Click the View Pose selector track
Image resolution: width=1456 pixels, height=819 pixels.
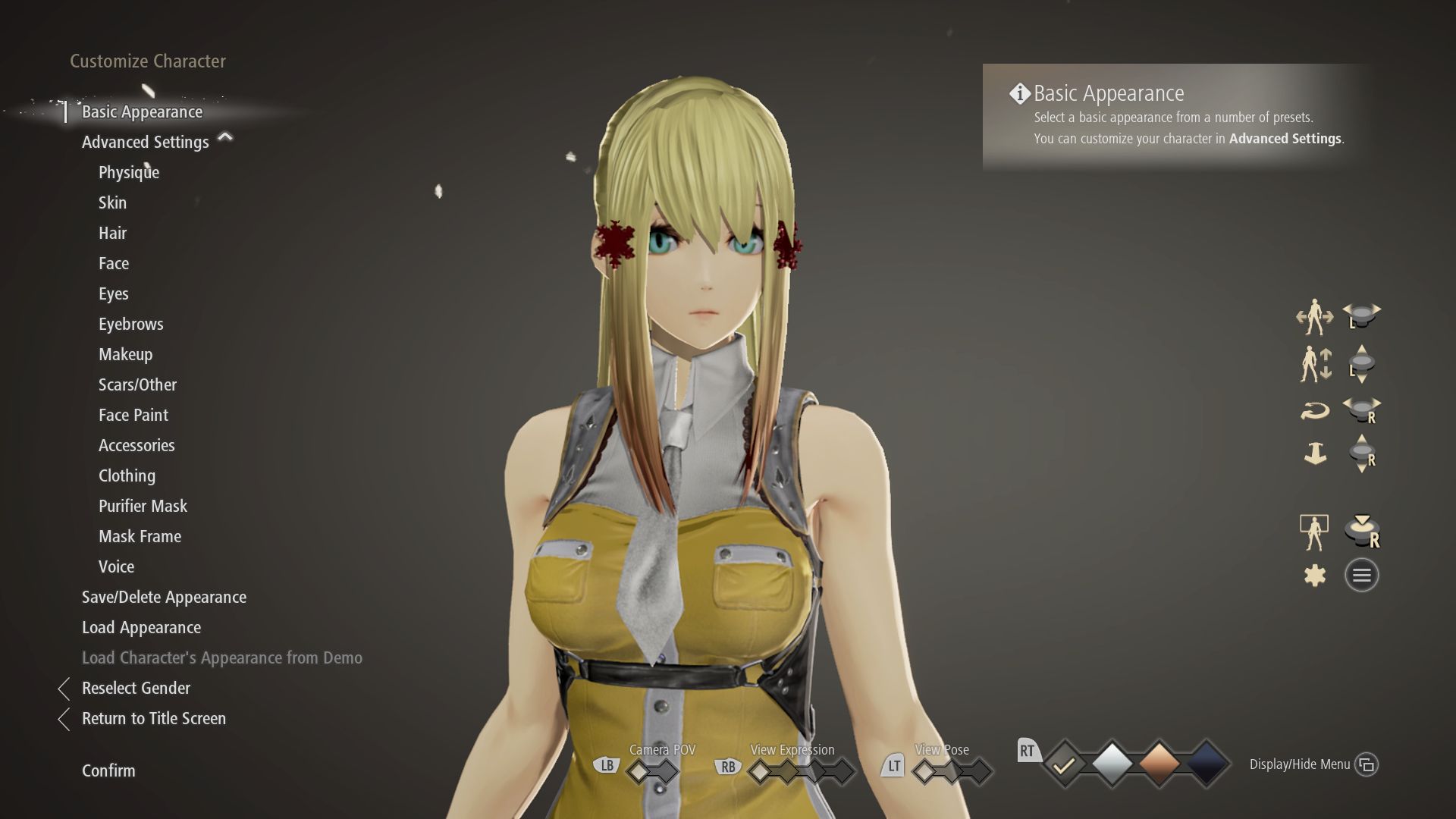click(x=952, y=768)
